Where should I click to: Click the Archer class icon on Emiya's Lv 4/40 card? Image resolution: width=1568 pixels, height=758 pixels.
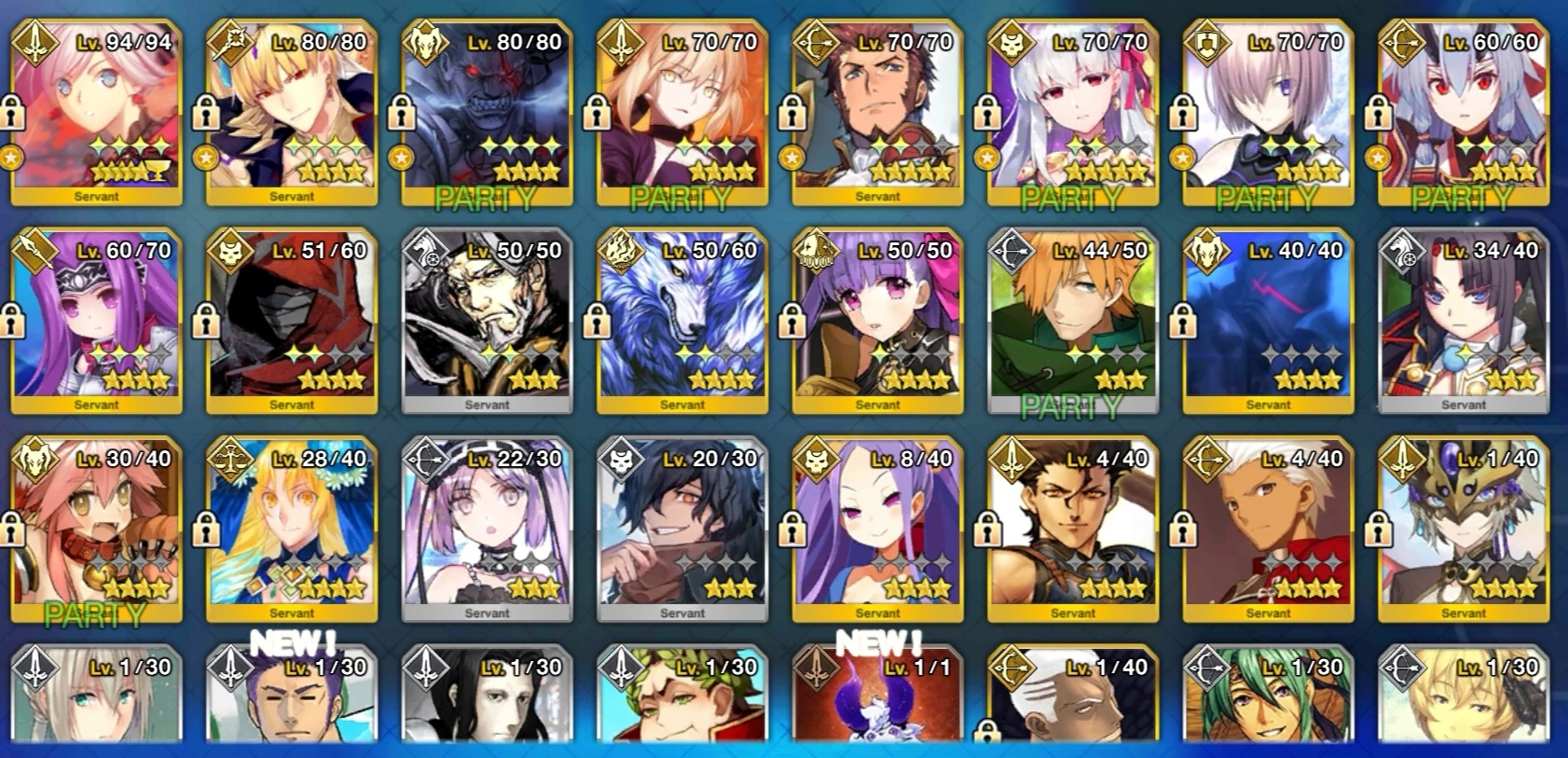[1205, 461]
